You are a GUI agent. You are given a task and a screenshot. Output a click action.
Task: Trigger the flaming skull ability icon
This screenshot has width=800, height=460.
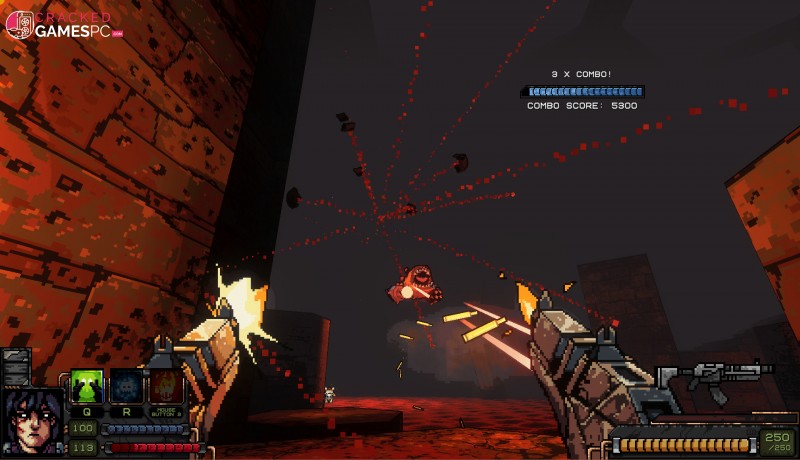165,387
